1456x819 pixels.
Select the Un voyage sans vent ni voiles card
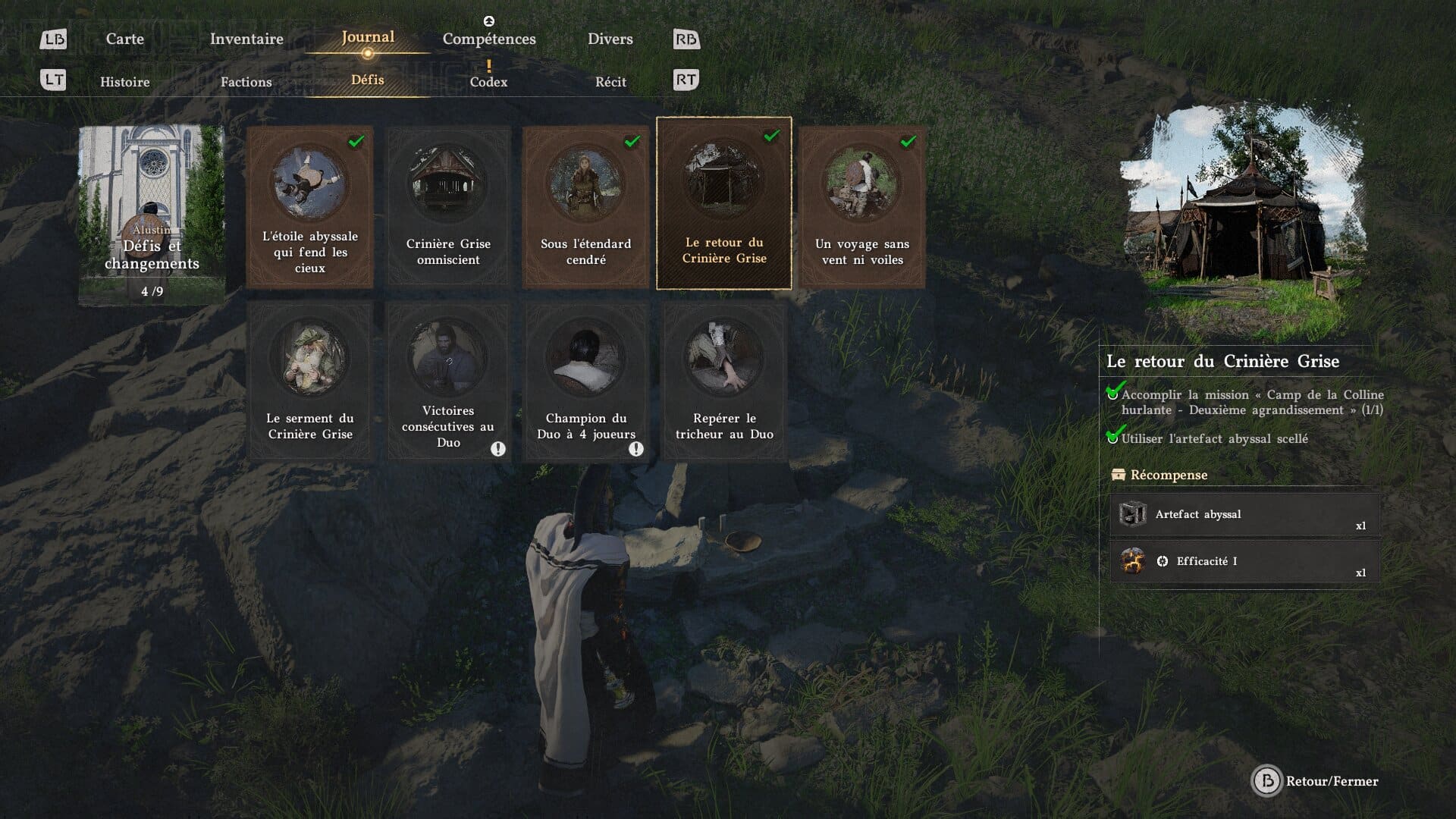862,206
